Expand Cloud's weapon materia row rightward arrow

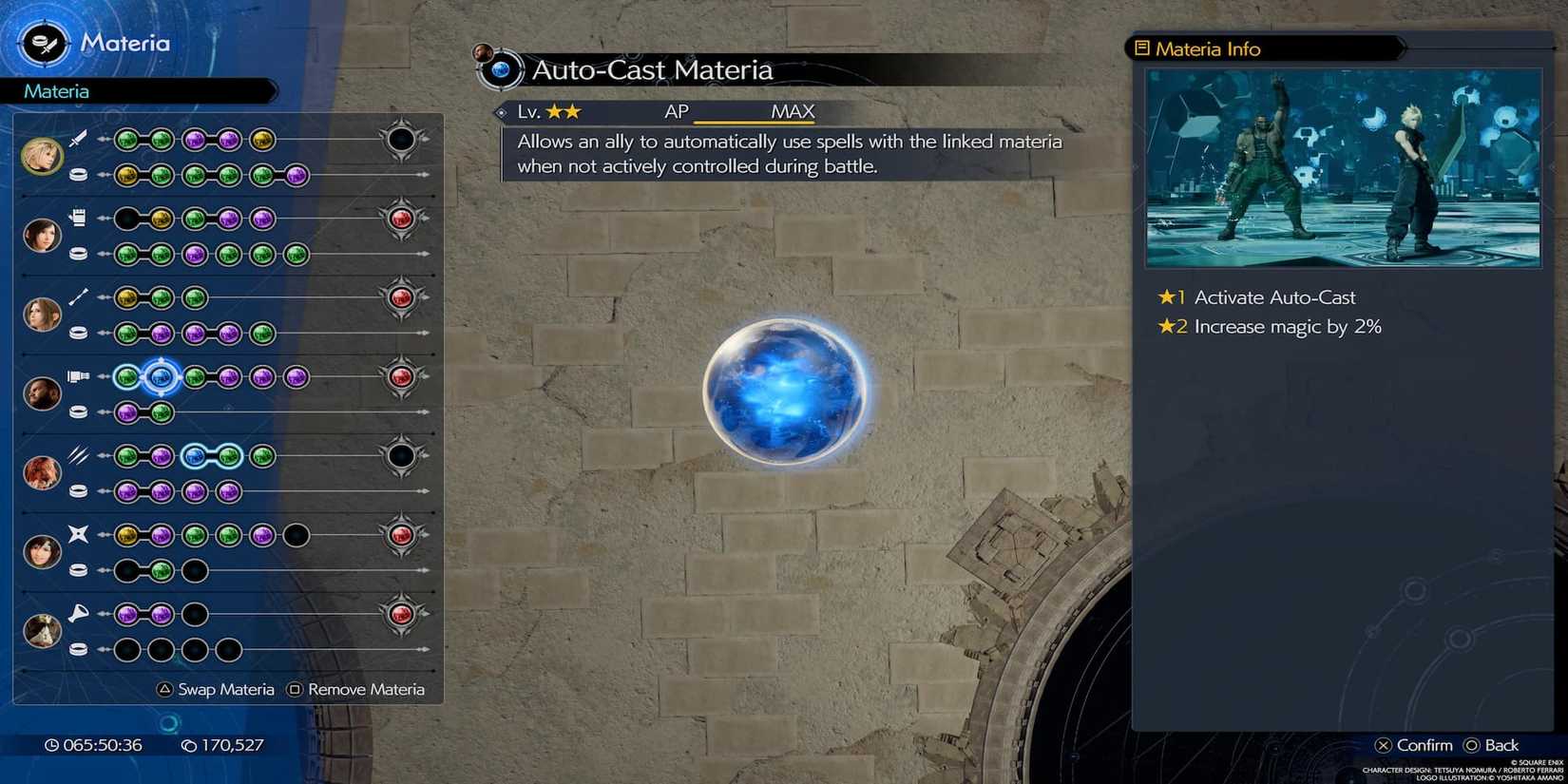(x=425, y=140)
